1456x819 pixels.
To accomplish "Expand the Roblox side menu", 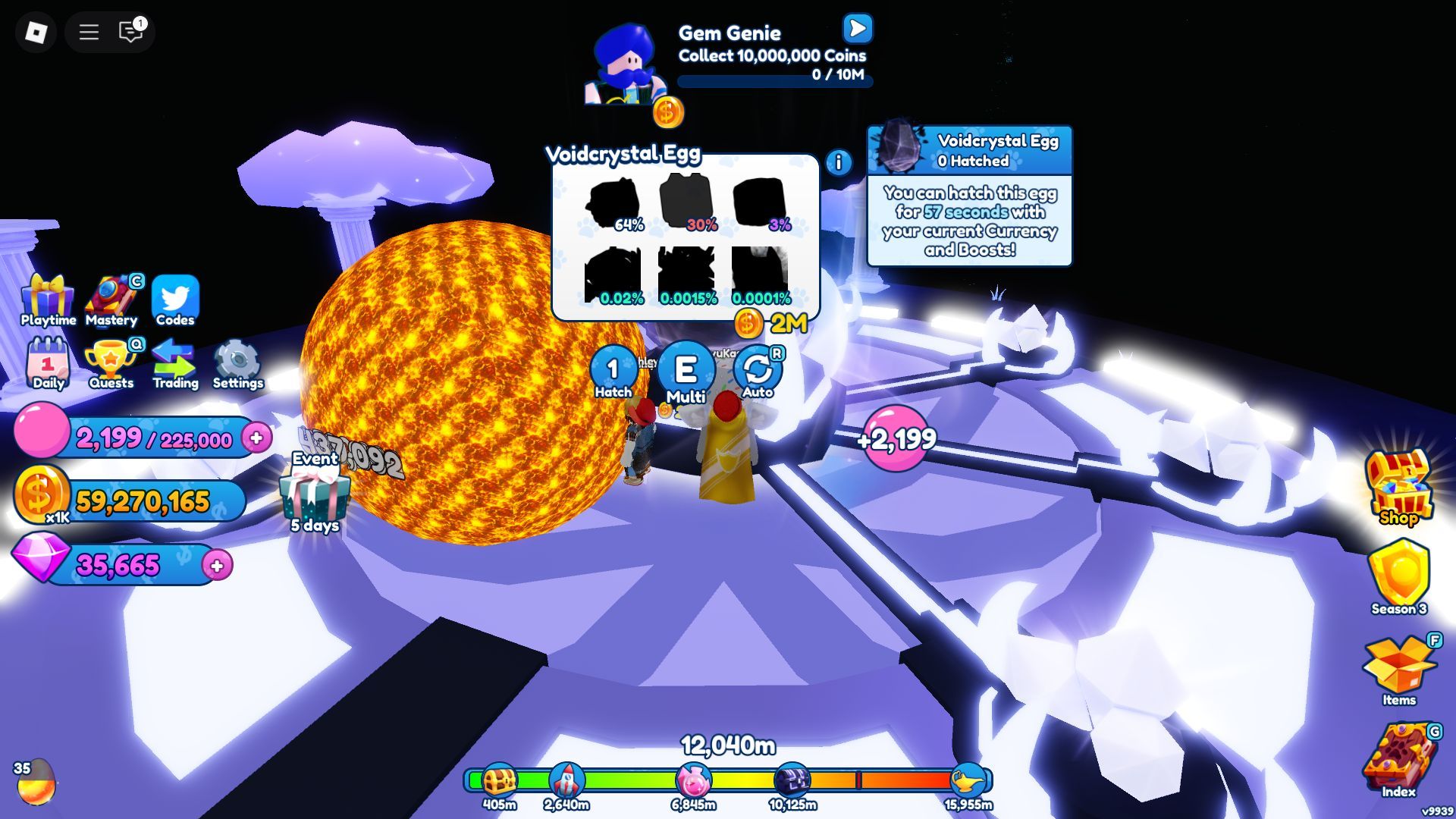I will point(89,32).
